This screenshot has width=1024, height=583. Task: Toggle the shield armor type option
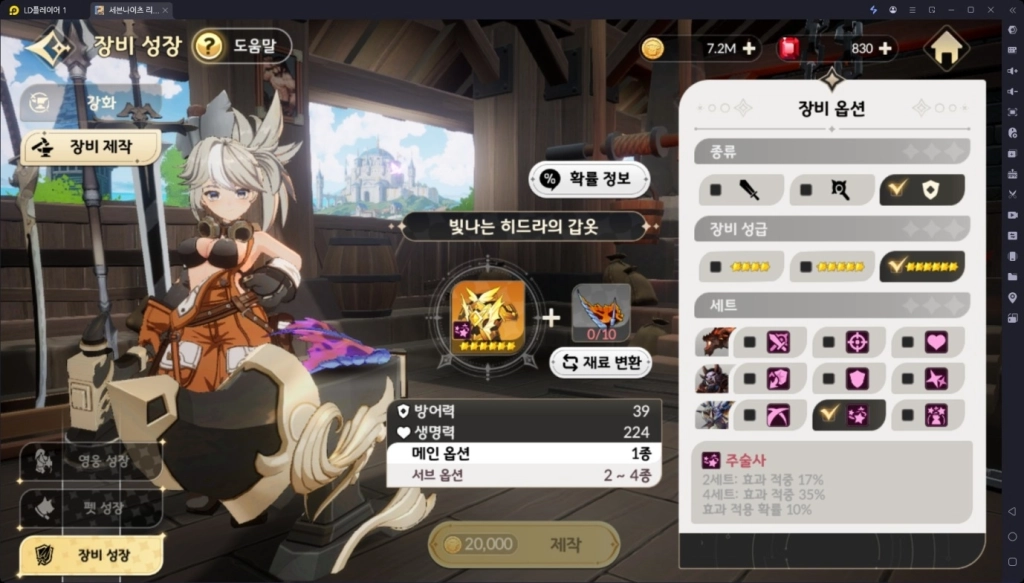pos(922,190)
